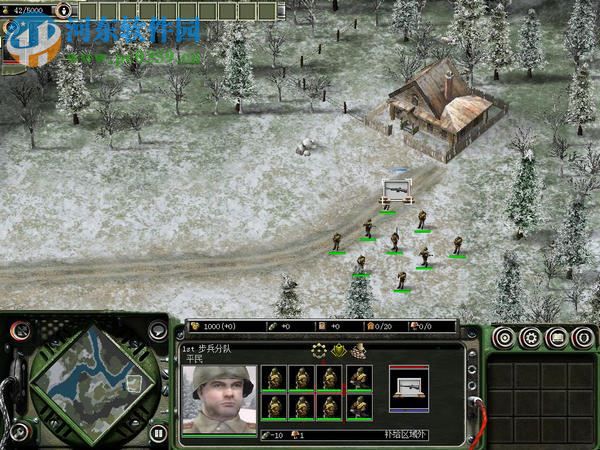Screen dimensions: 600x450
Task: Open the gear settings button at right
Action: (x=529, y=337)
